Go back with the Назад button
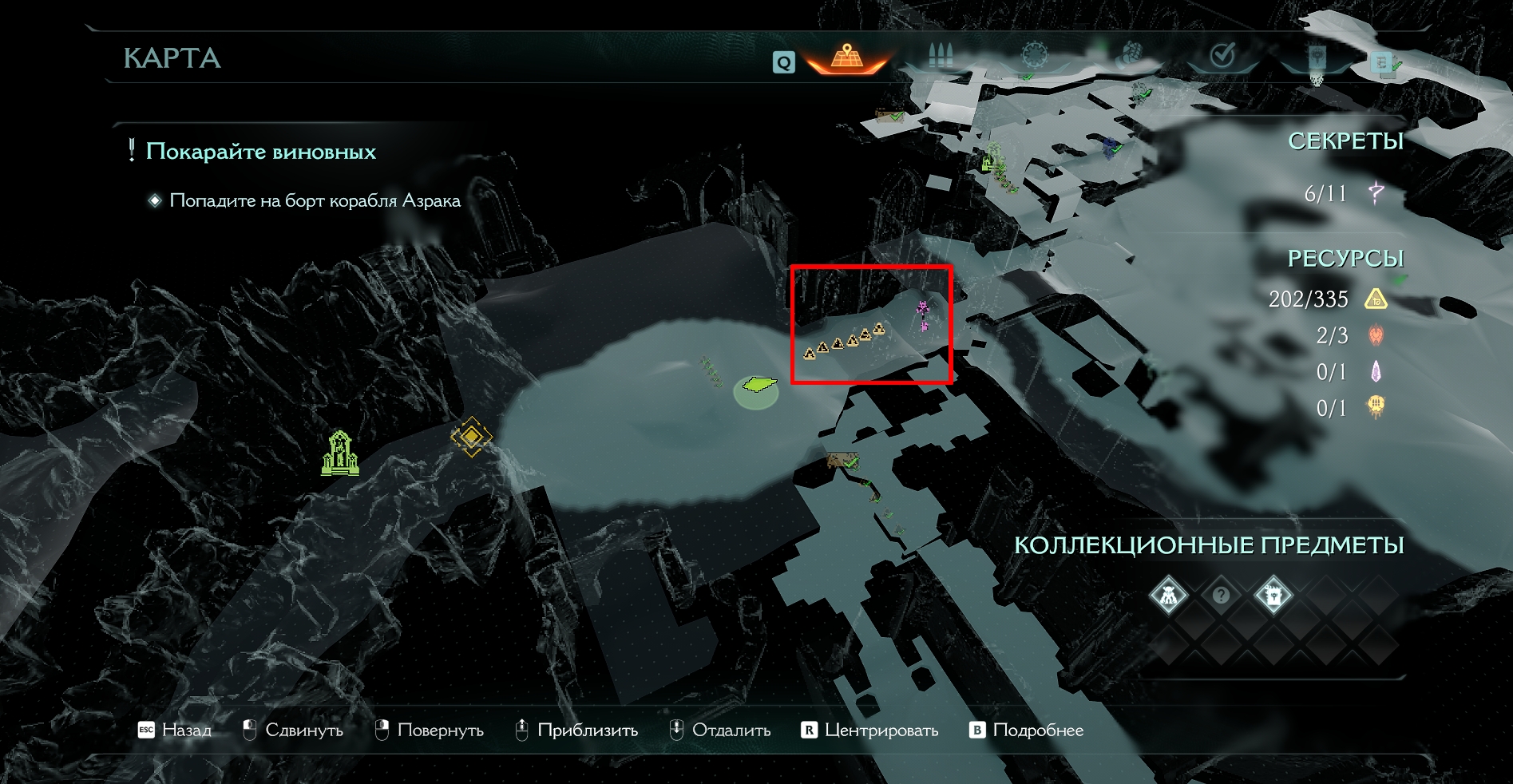 [x=176, y=731]
